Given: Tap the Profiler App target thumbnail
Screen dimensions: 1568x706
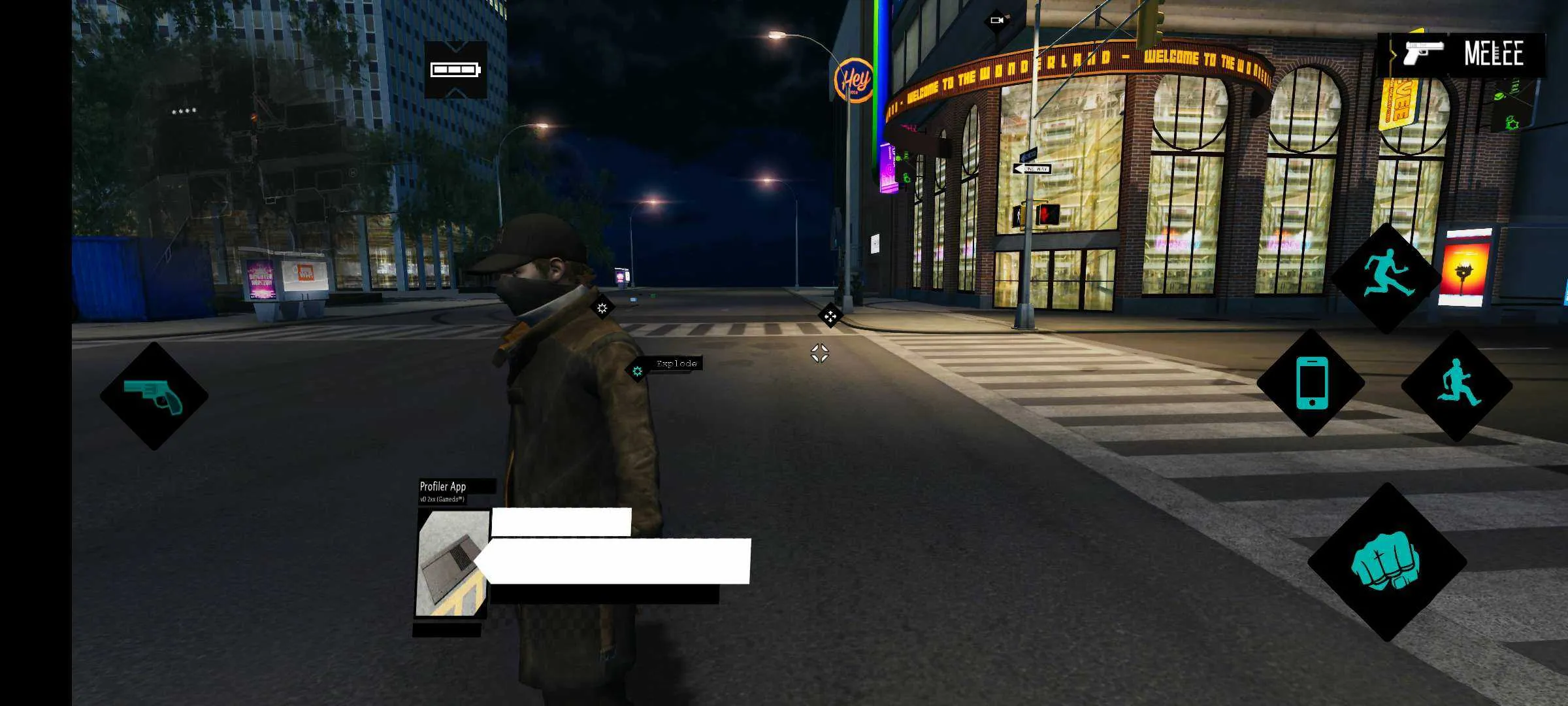Looking at the screenshot, I should click(x=453, y=563).
